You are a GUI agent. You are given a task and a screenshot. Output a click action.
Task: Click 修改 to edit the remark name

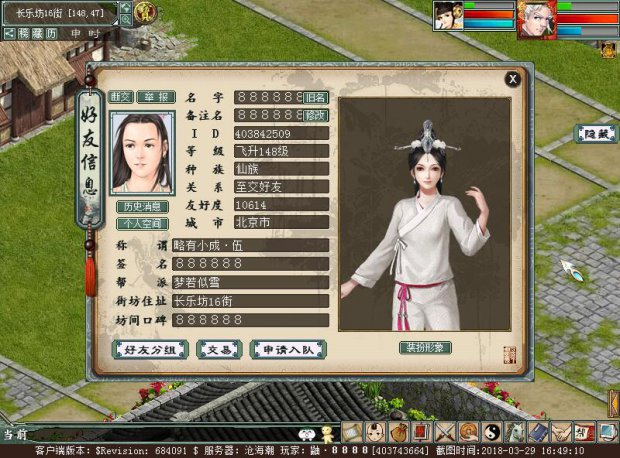316,115
